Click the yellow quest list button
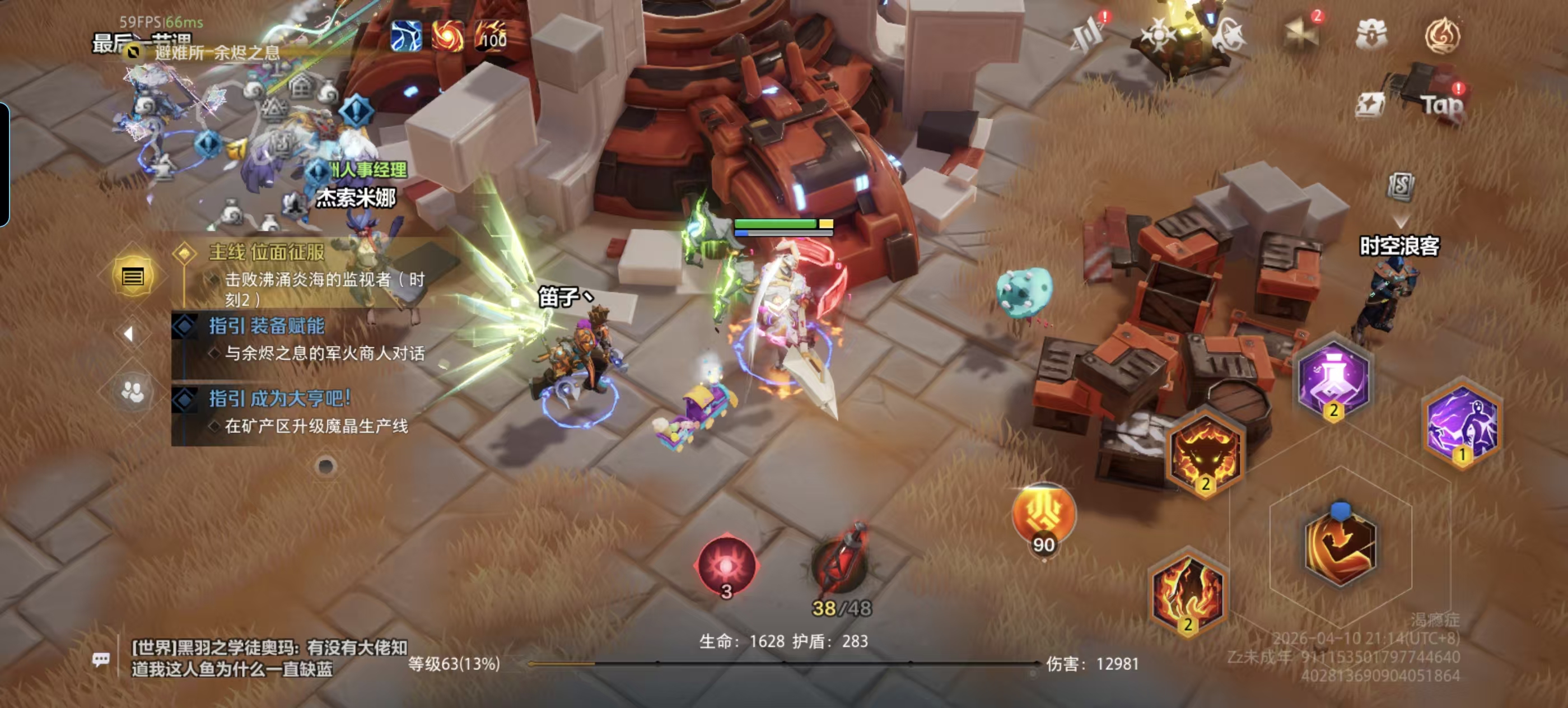The width and height of the screenshot is (1568, 708). 133,277
